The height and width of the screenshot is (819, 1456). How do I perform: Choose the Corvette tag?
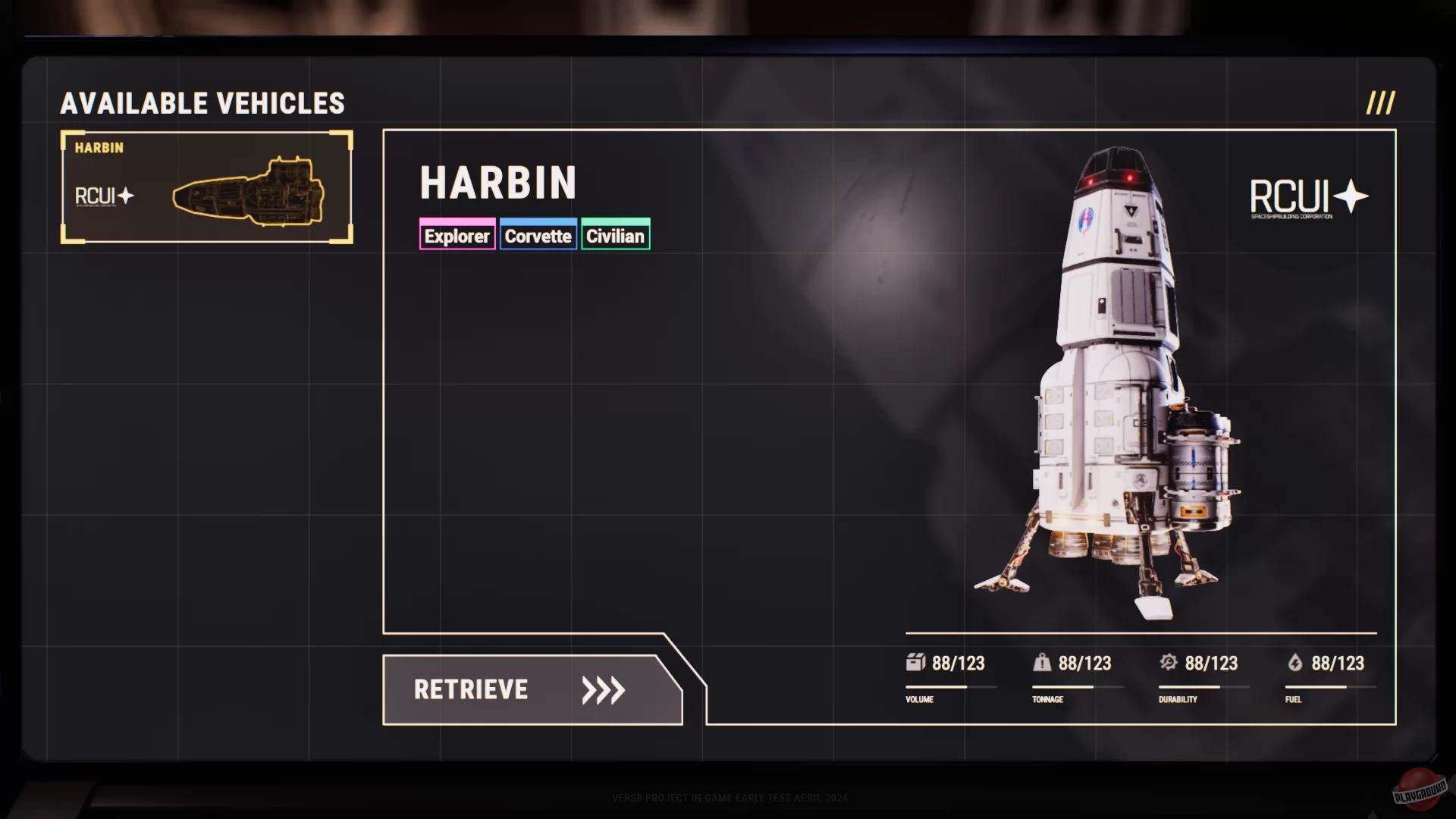(538, 235)
